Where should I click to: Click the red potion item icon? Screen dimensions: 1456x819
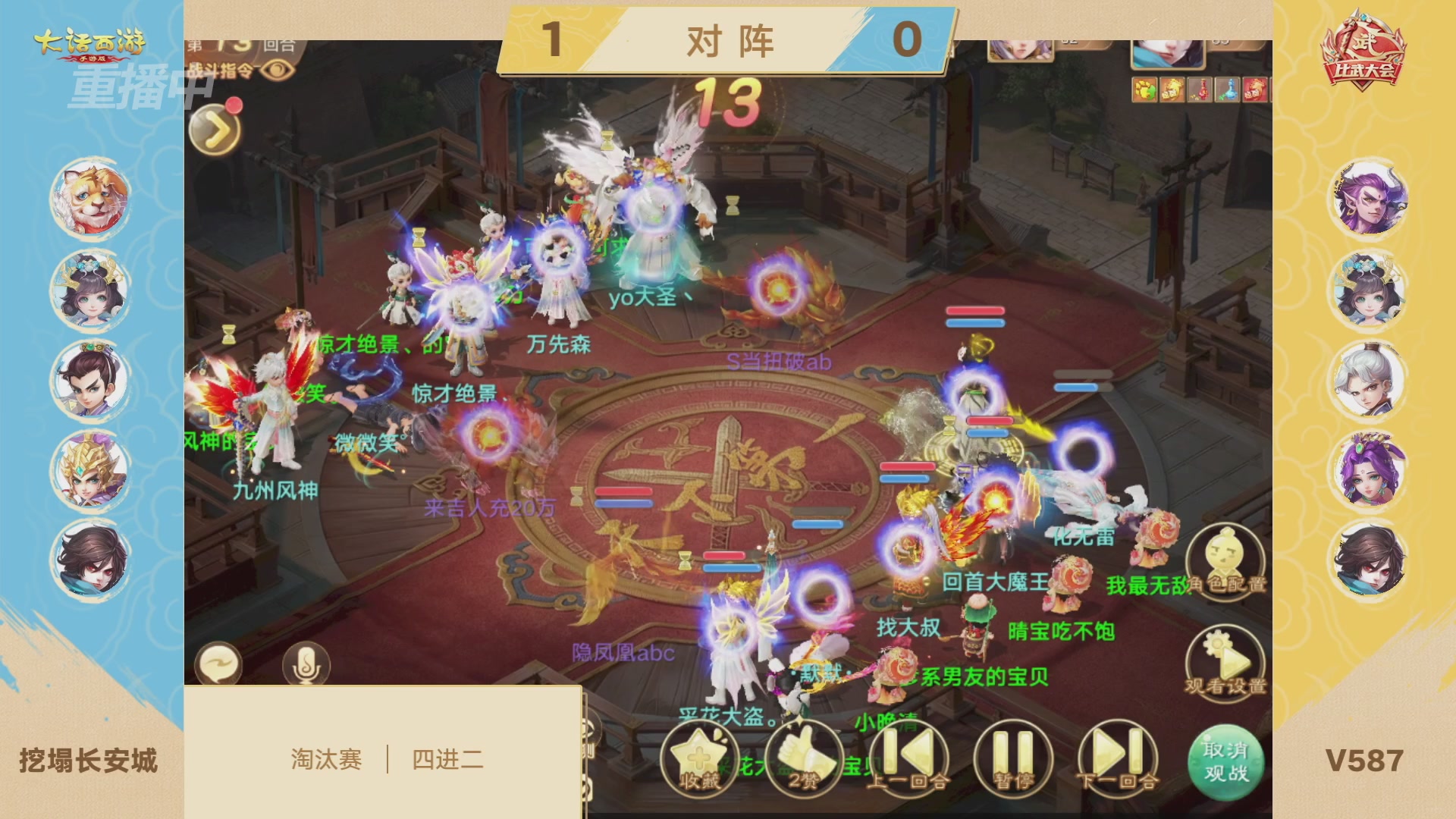click(x=1201, y=89)
